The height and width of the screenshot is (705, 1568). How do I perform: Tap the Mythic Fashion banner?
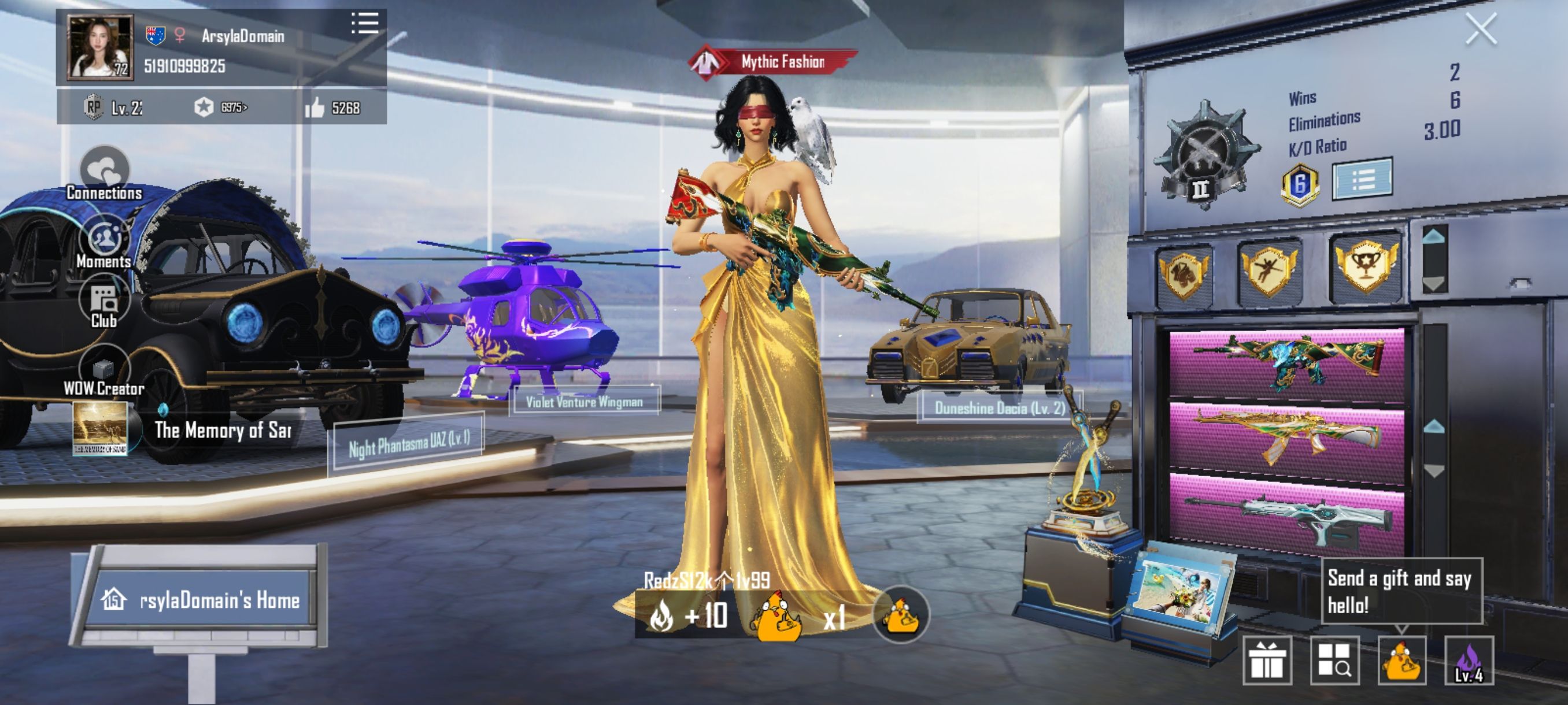pyautogui.click(x=773, y=61)
